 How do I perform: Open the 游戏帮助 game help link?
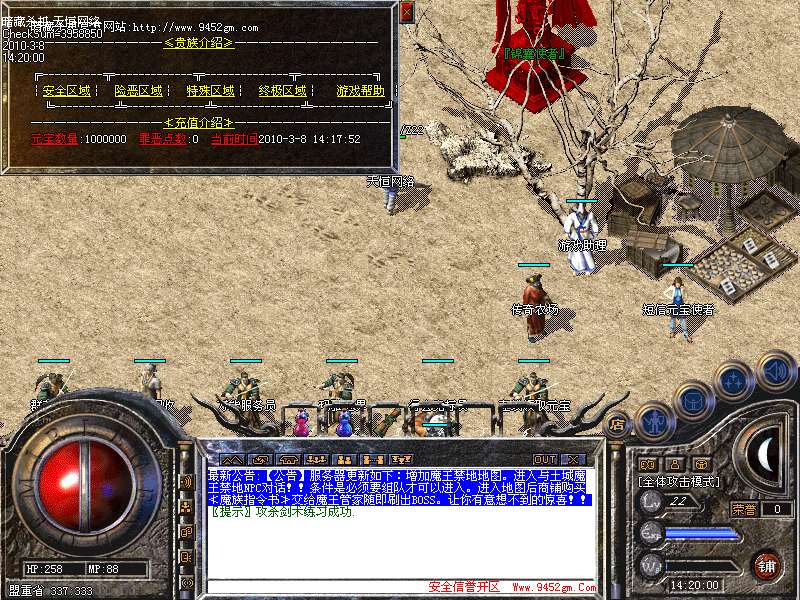(x=359, y=91)
